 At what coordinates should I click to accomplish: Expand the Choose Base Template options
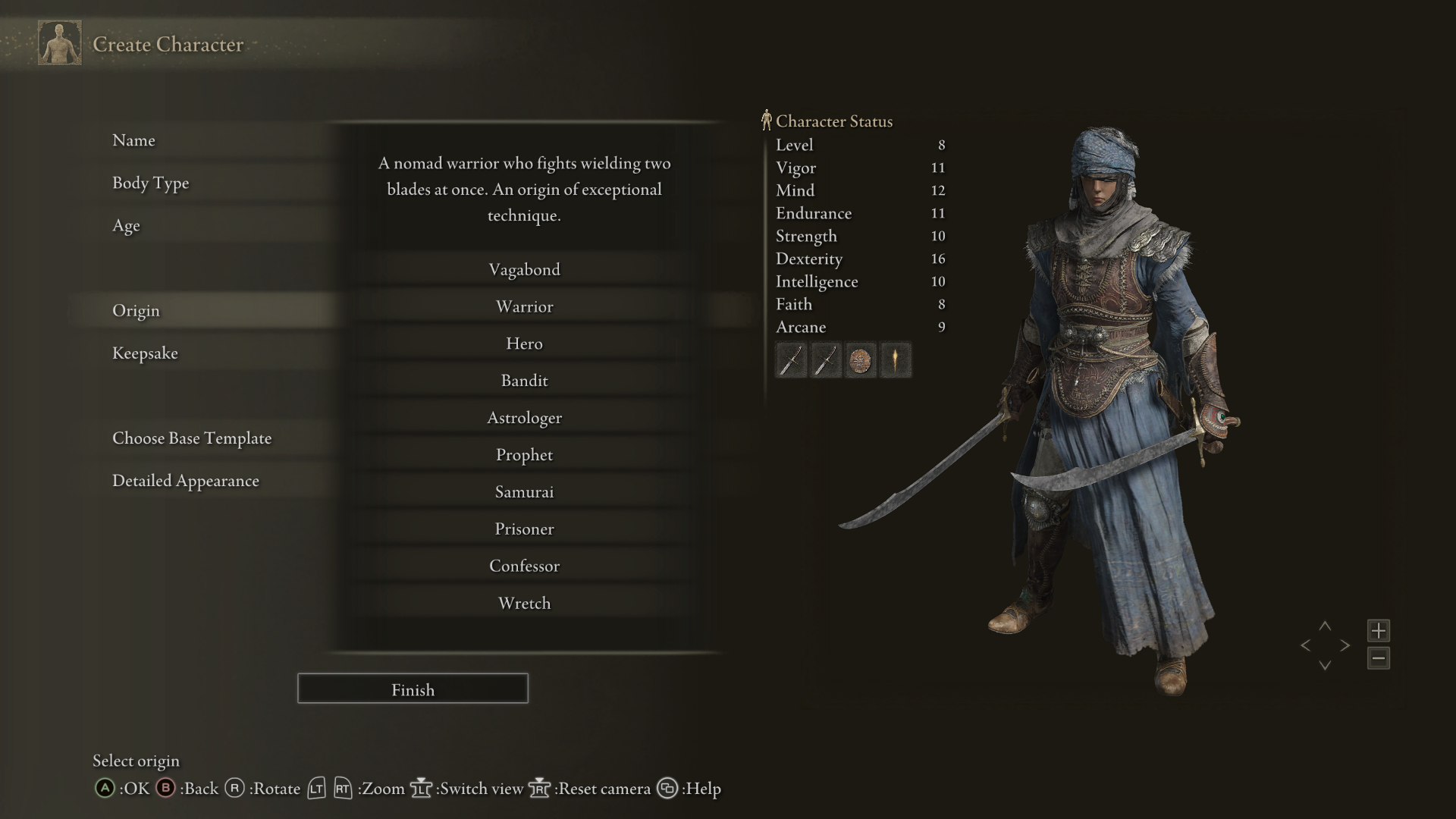(192, 438)
